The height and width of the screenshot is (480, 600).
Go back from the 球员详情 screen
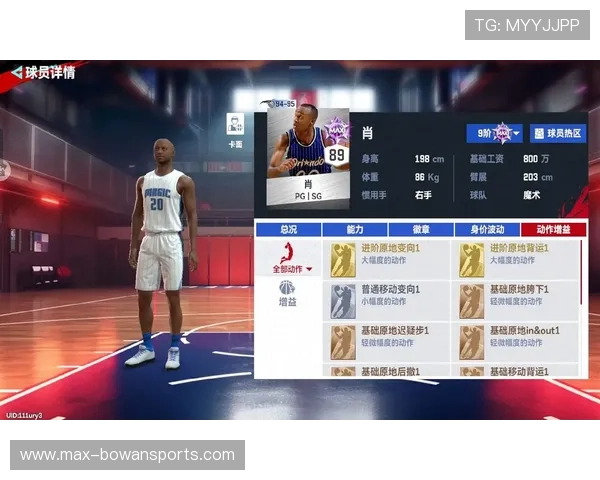coord(16,72)
